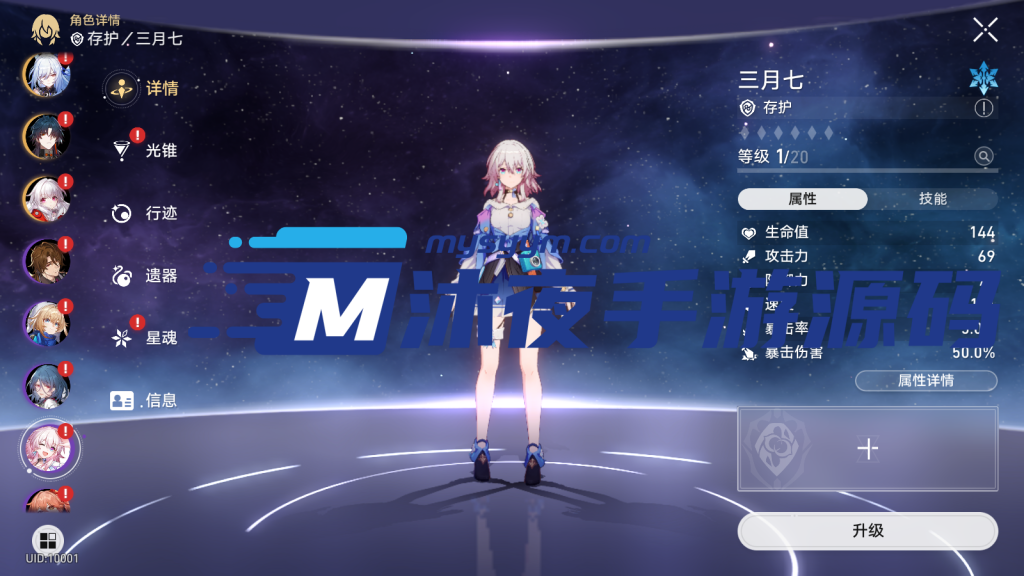1024x576 pixels.
Task: Choose the black-haired character portrait
Action: pos(46,137)
